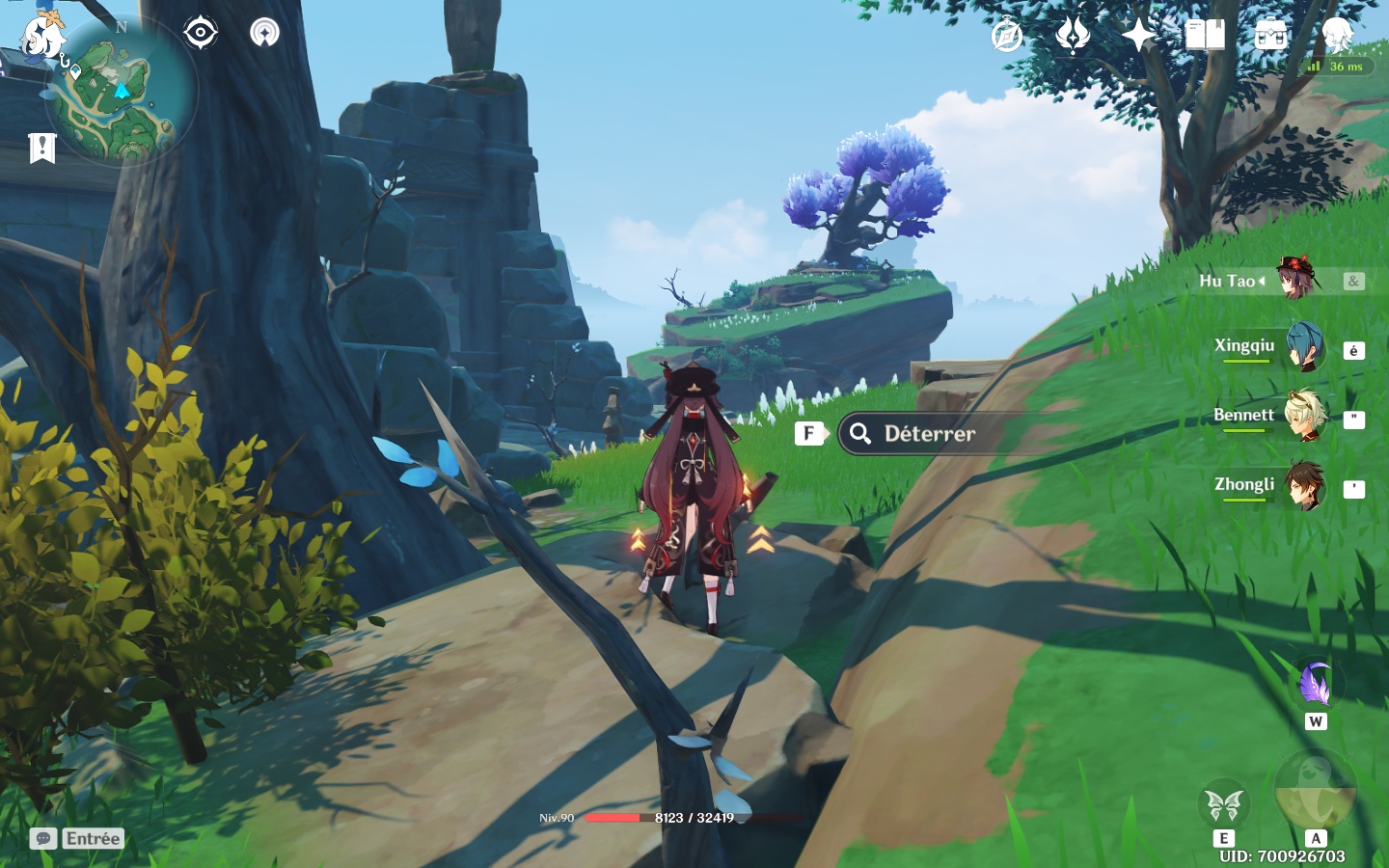The image size is (1389, 868).
Task: Open the battle pass icon
Action: 1270,36
